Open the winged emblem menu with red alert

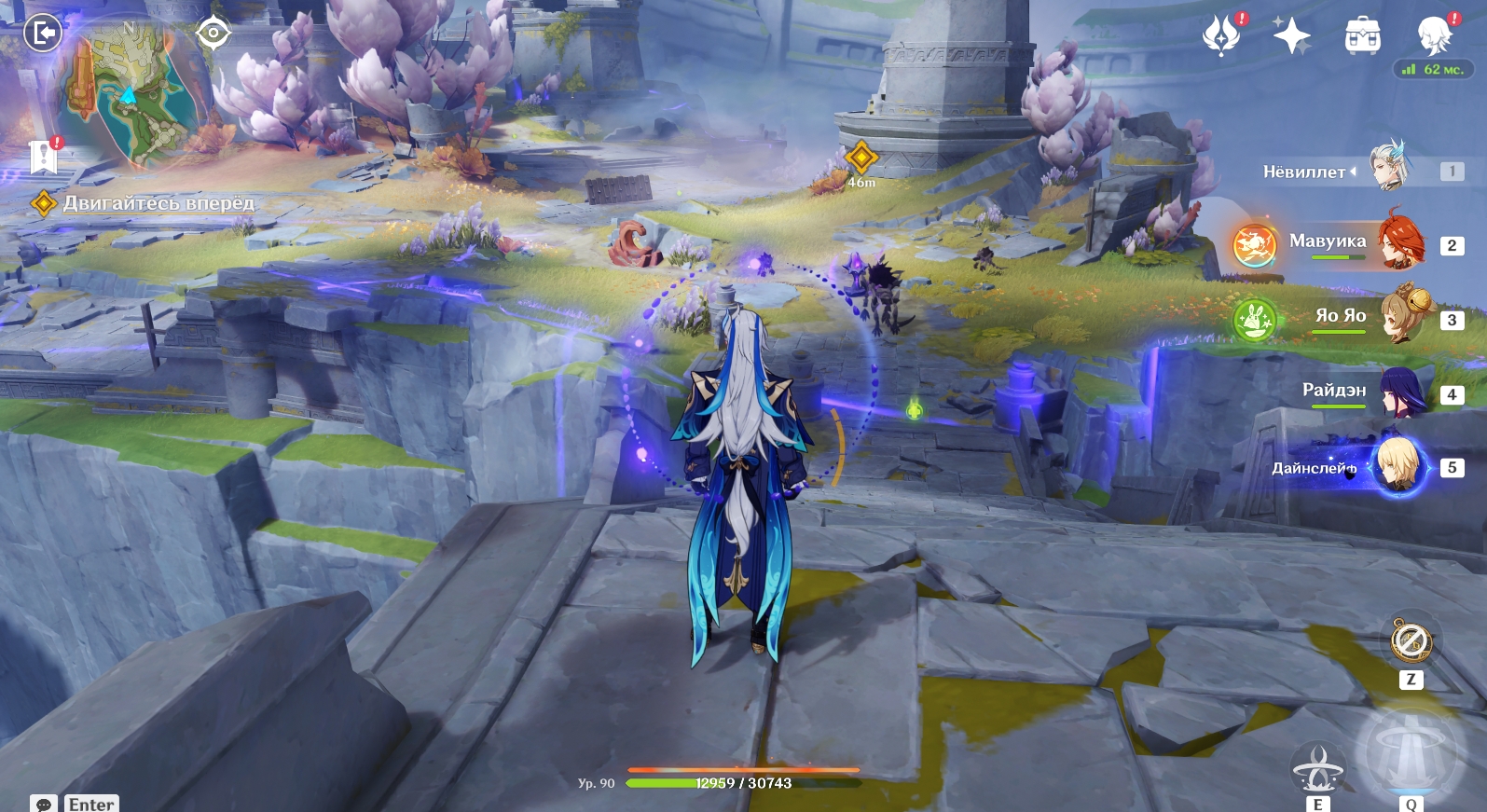1221,35
